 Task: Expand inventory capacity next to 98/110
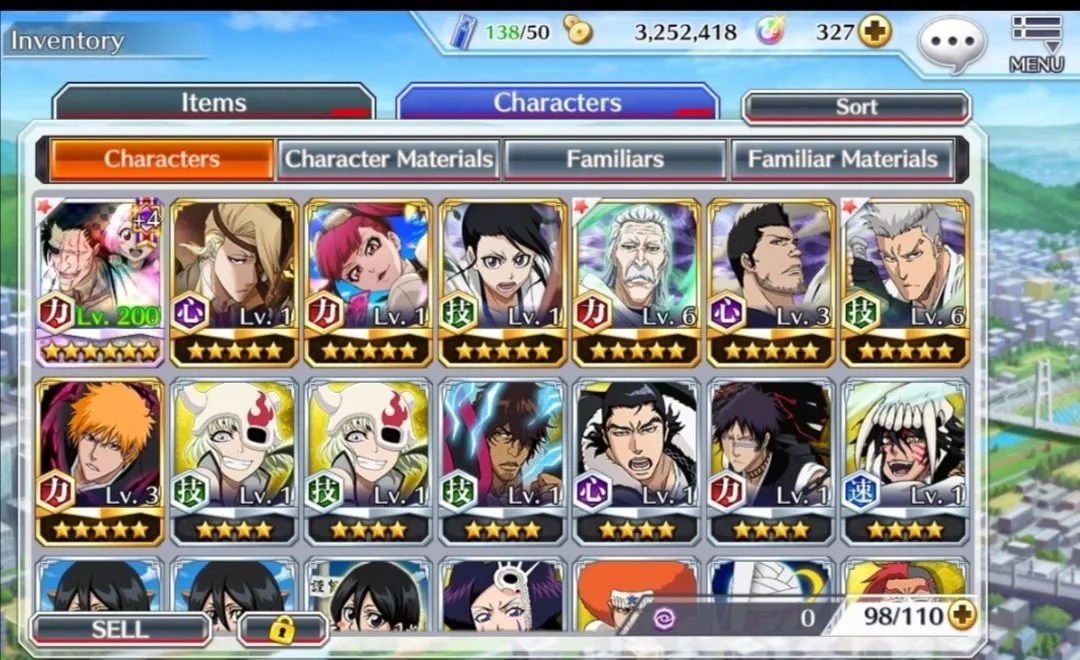(x=962, y=615)
